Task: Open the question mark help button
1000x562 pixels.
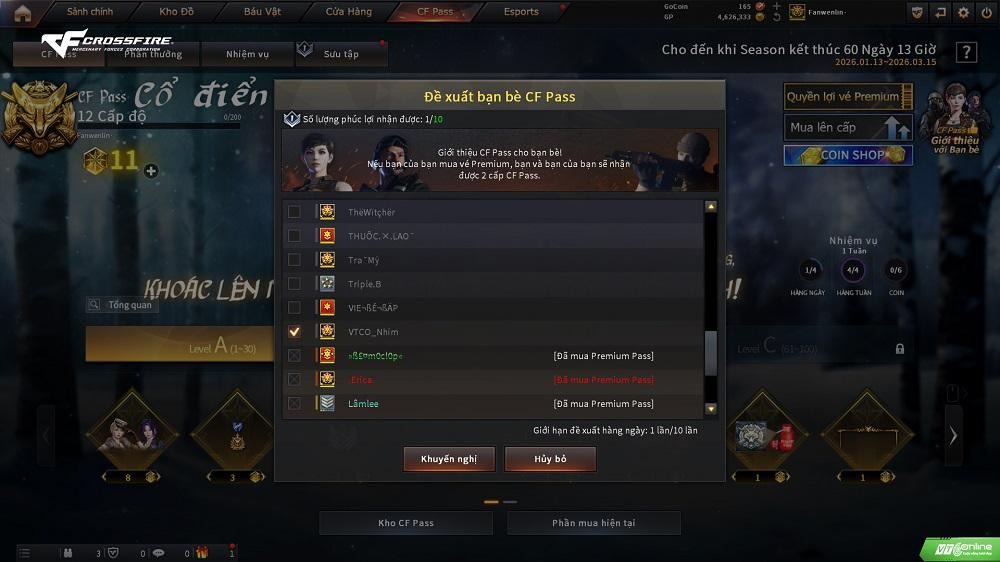Action: point(966,53)
